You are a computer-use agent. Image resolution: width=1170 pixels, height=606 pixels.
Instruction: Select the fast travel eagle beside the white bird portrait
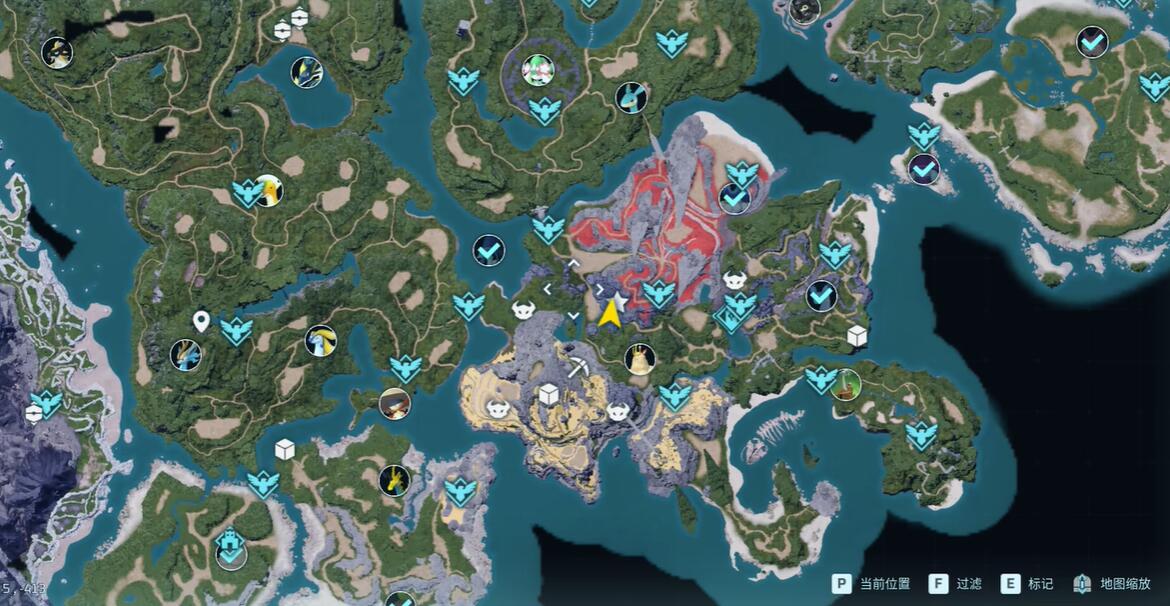pyautogui.click(x=246, y=191)
